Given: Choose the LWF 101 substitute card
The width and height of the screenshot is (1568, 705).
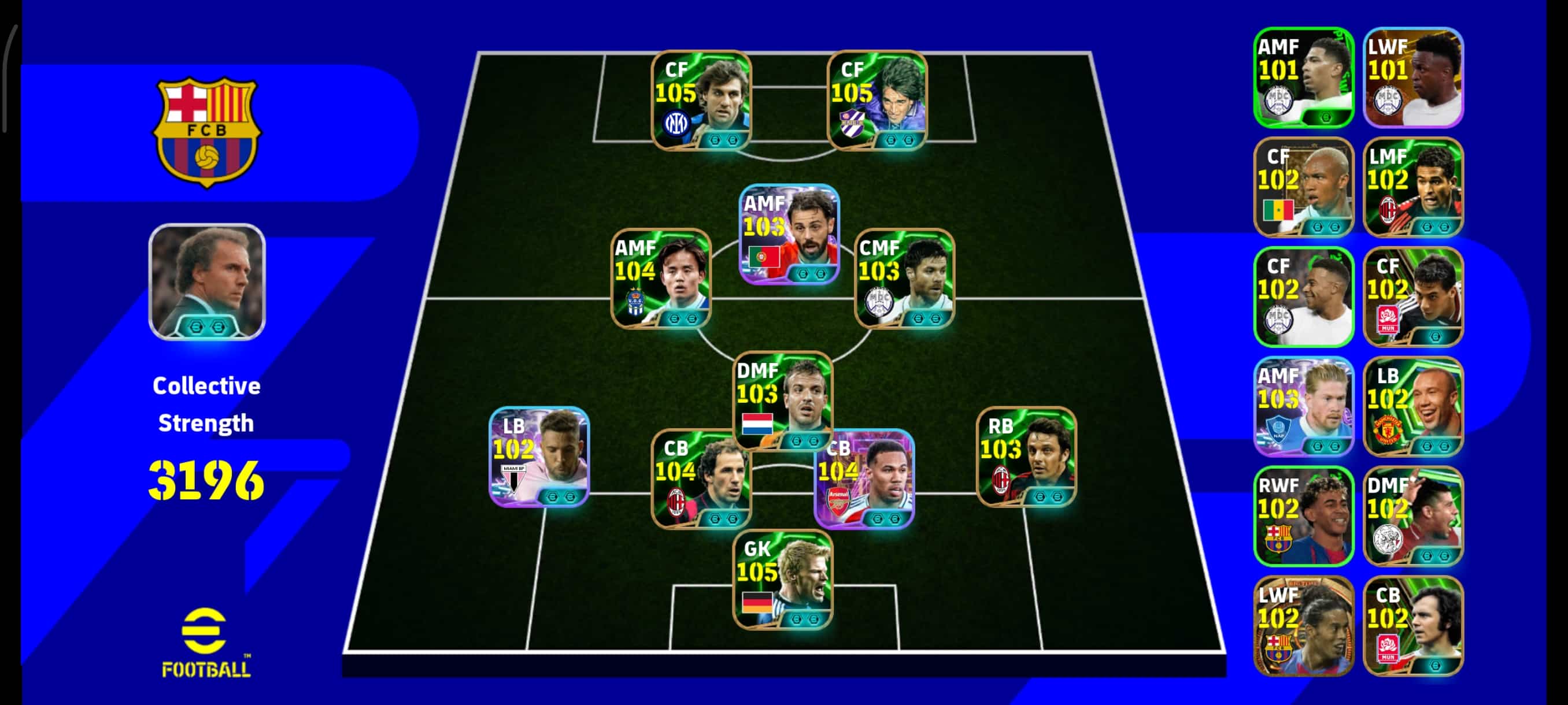Looking at the screenshot, I should click(1414, 77).
